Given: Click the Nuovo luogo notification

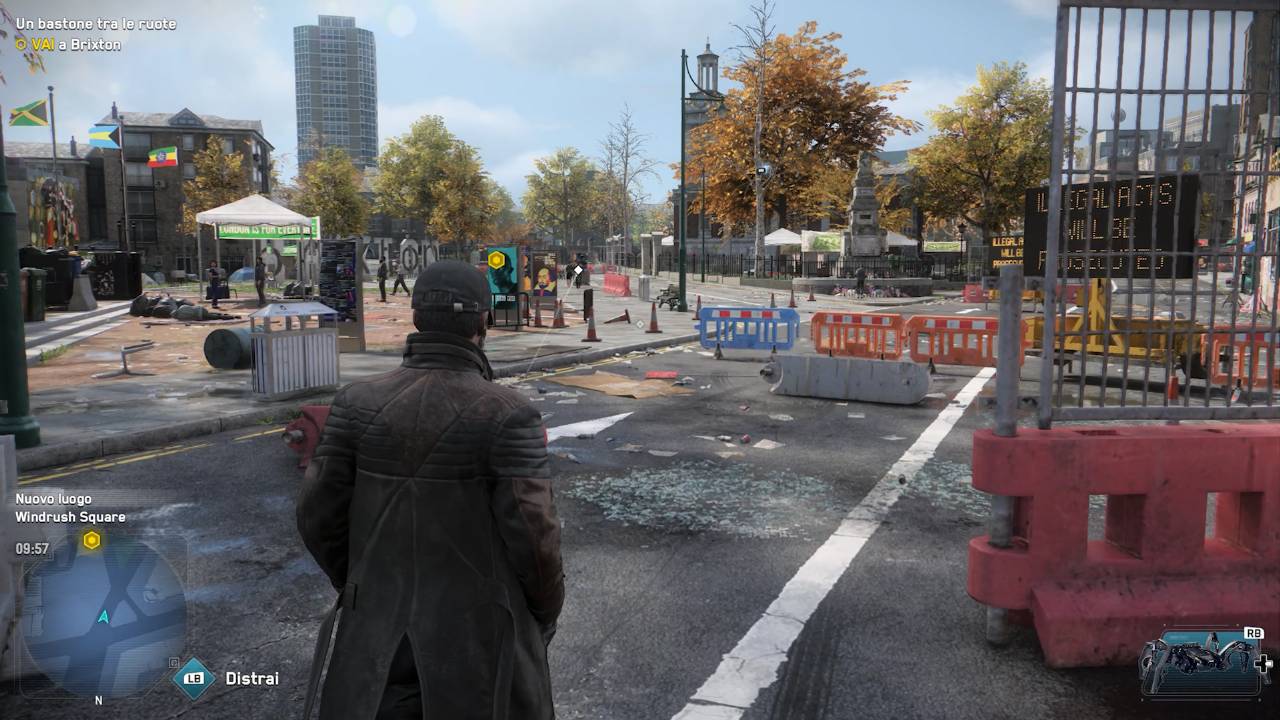Looking at the screenshot, I should click(52, 498).
